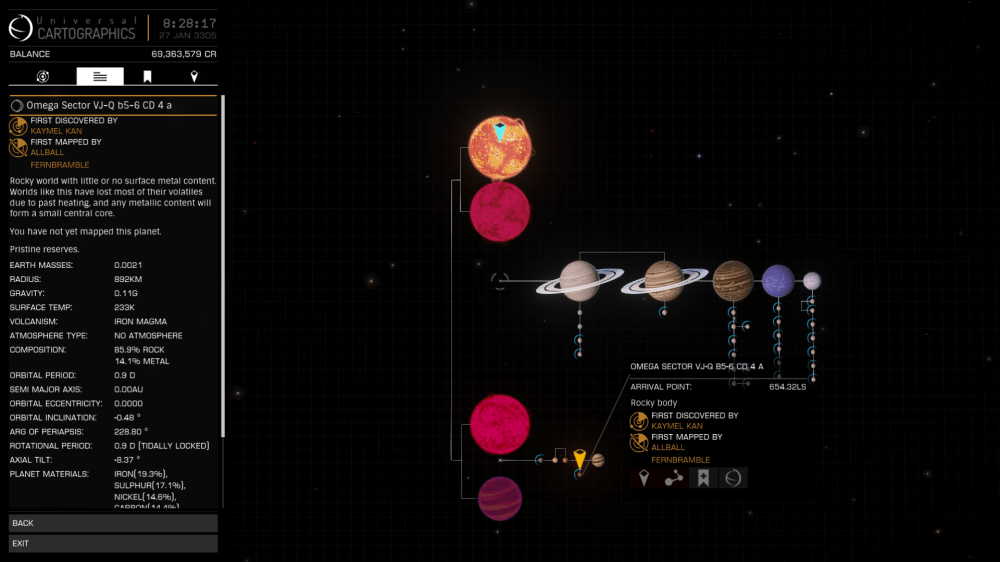Plot a route using the popup's route icon
The width and height of the screenshot is (1000, 562).
click(x=674, y=478)
